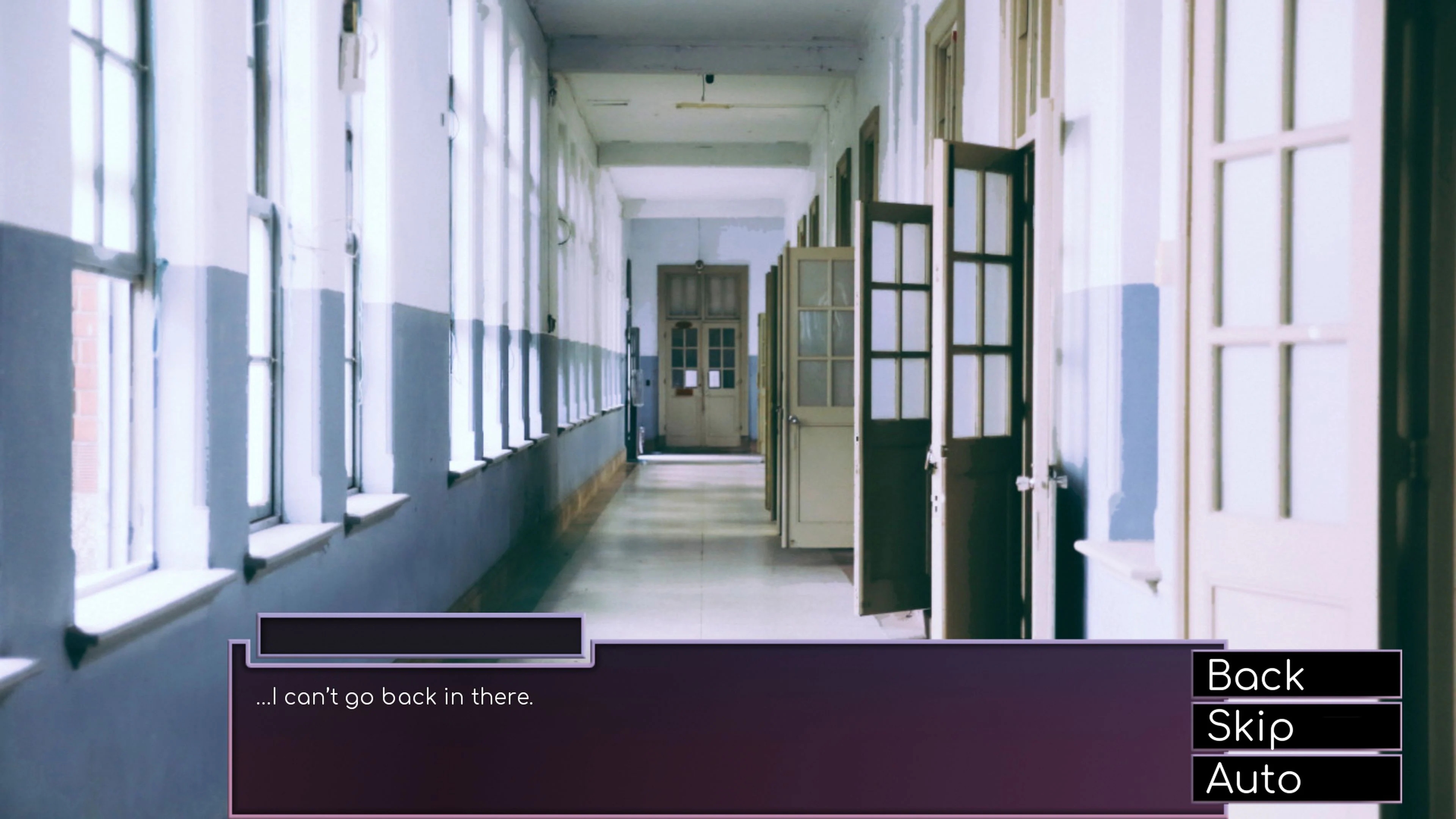Select the line '...I can't go back in there.'

tap(395, 697)
